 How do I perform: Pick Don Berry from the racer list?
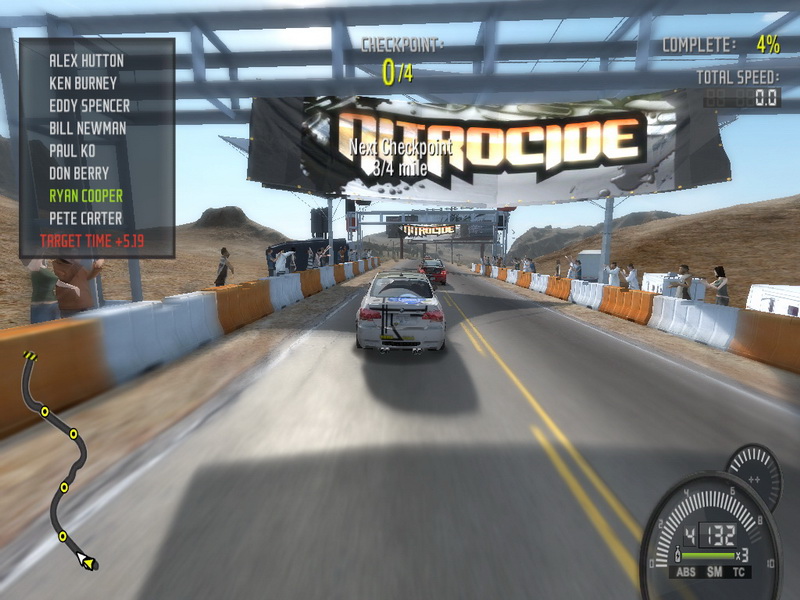(79, 173)
